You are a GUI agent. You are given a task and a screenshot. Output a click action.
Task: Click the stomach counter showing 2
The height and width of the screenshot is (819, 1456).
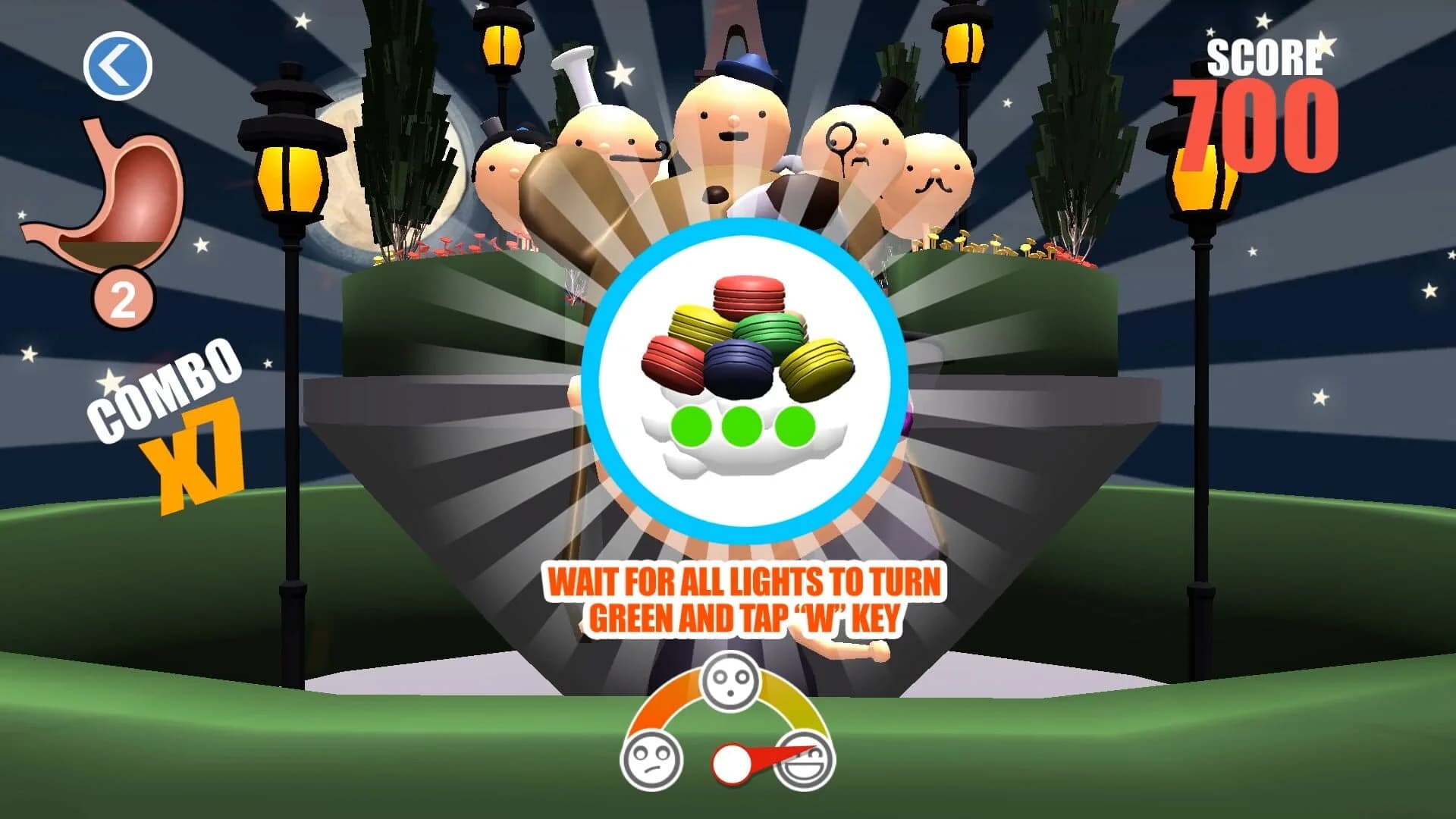pyautogui.click(x=121, y=296)
